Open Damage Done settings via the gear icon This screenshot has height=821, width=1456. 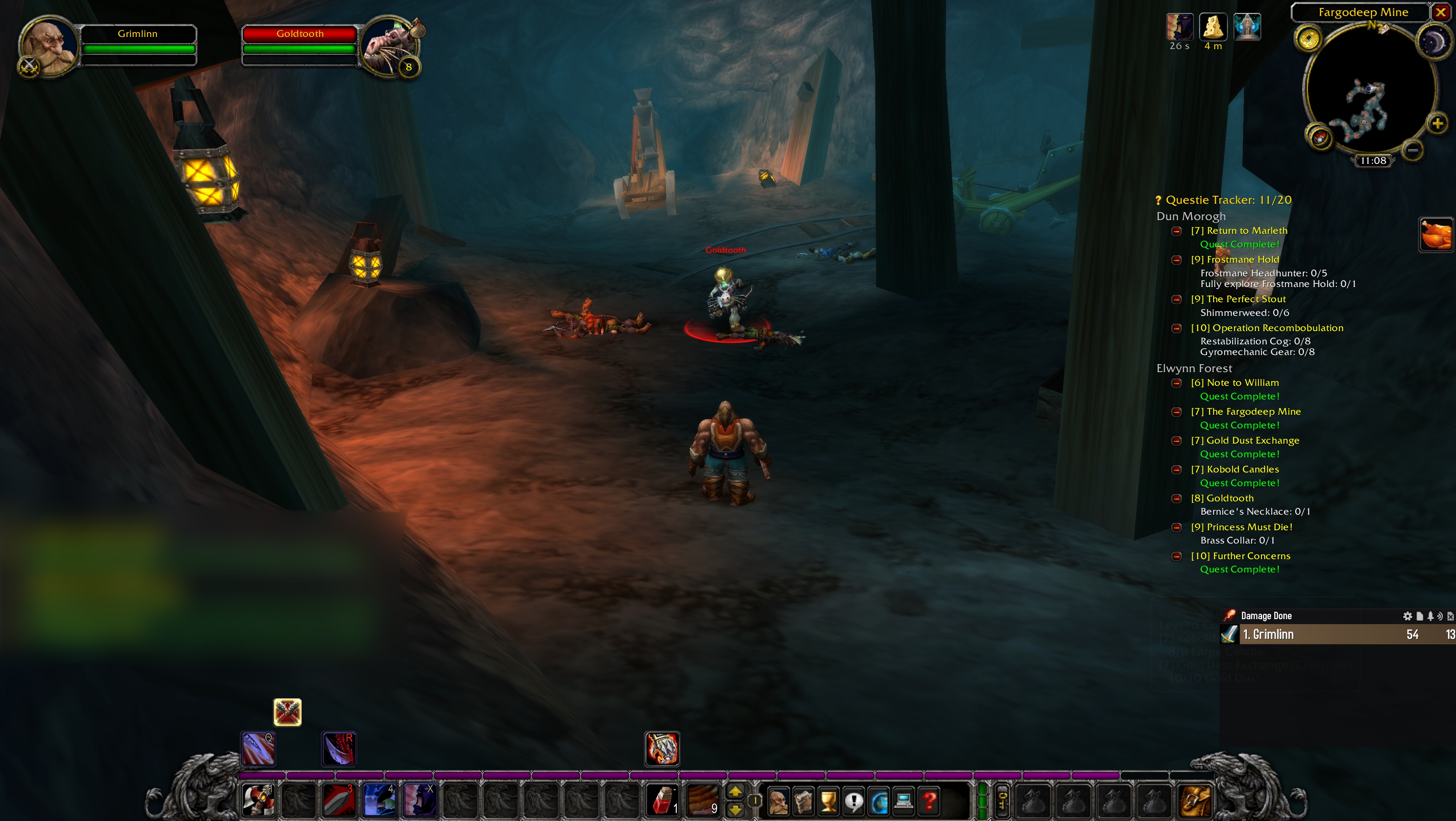(x=1408, y=616)
